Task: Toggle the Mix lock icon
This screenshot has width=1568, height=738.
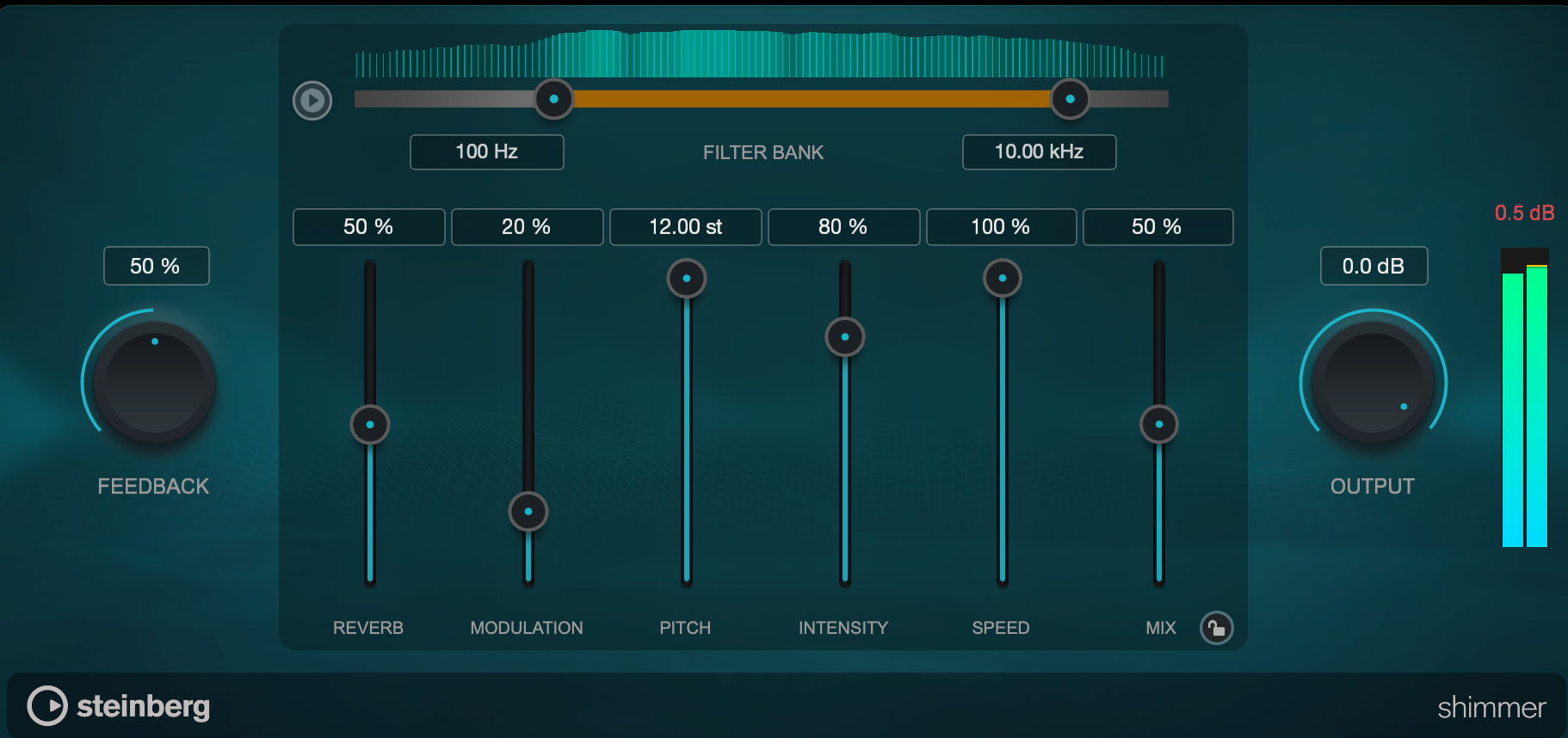Action: (x=1217, y=628)
